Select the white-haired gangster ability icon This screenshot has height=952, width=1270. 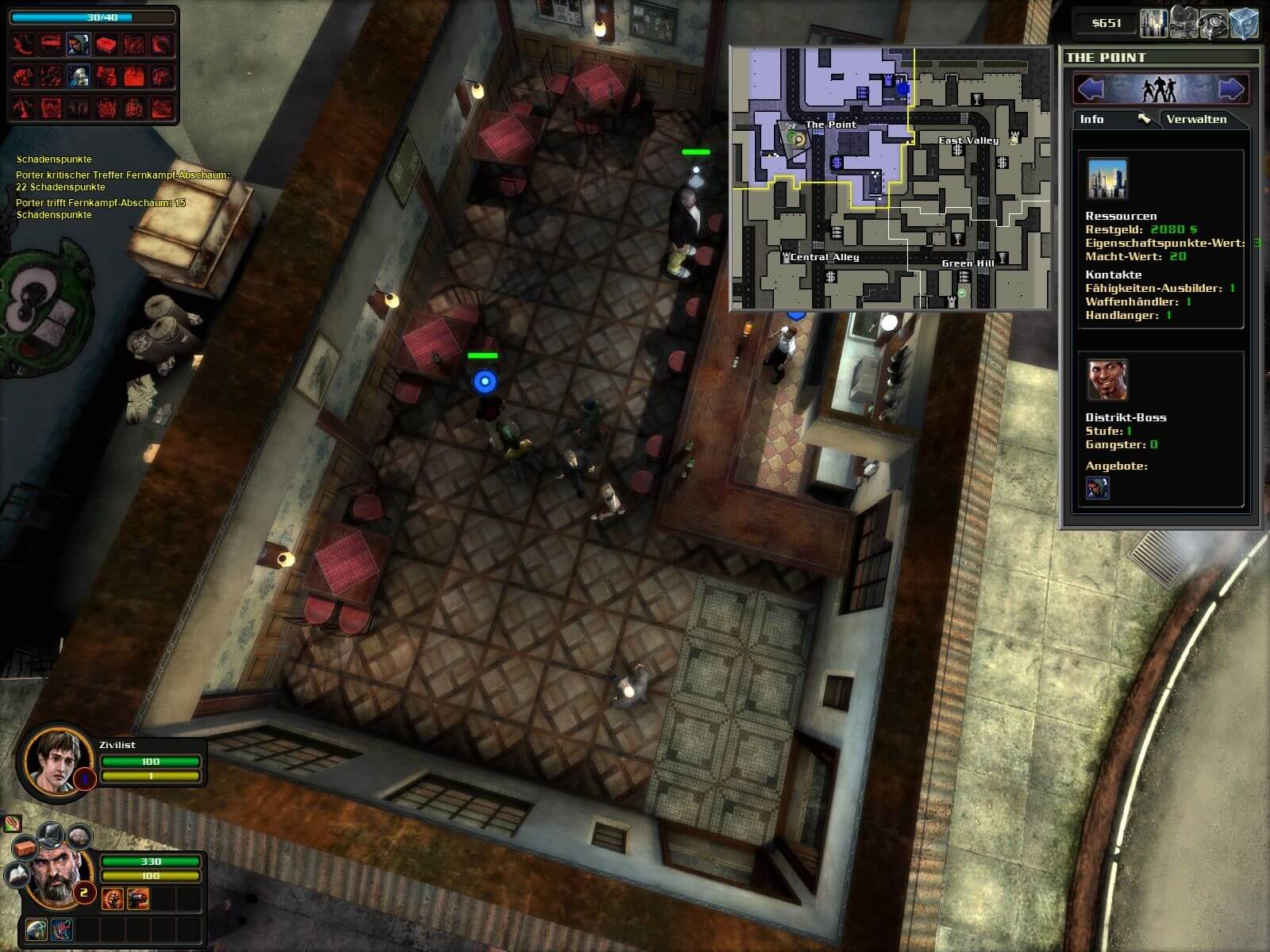[x=78, y=75]
